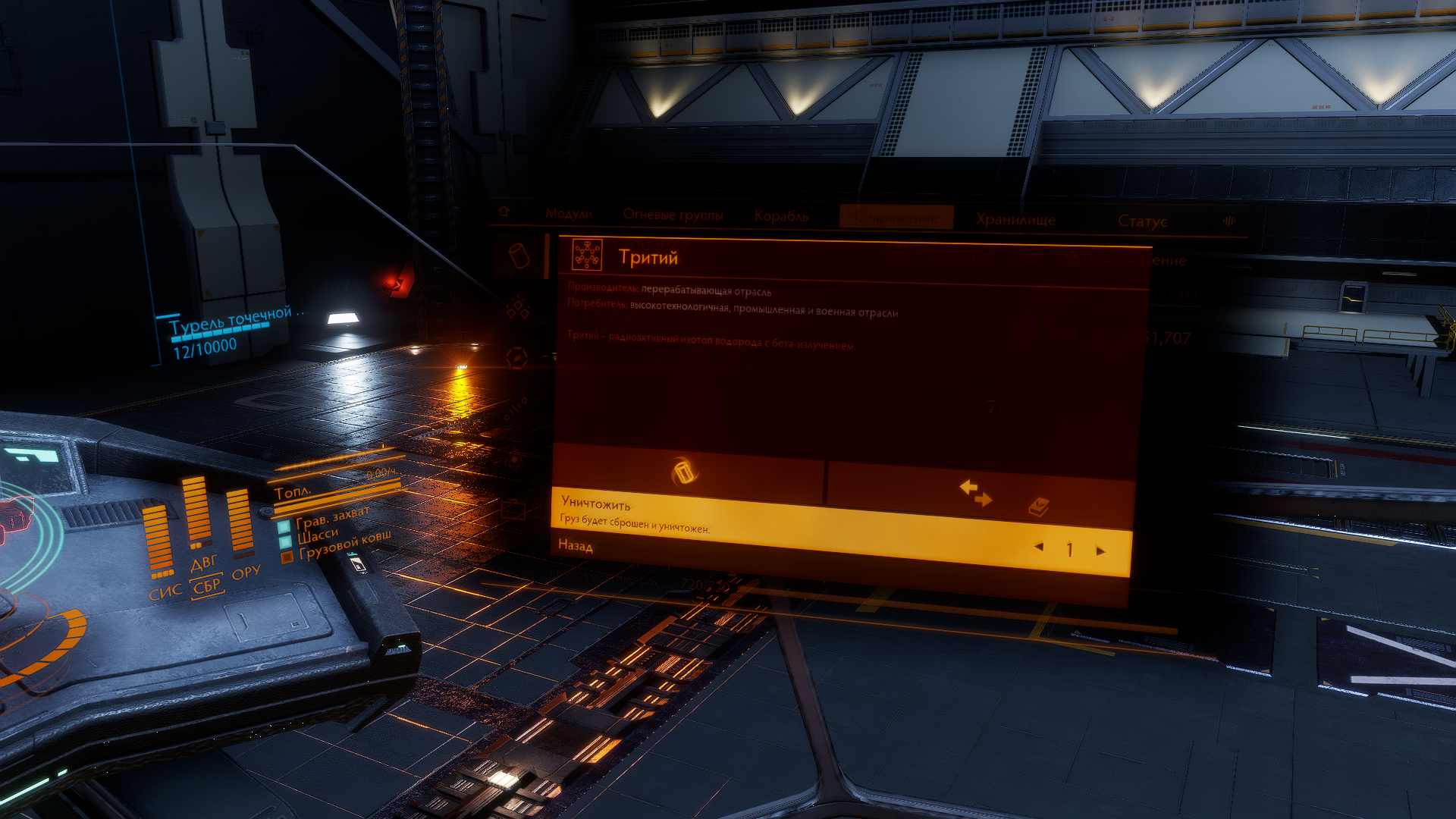Select the cargo canister sidebar icon
Screen dimensions: 1456x819
tap(519, 255)
